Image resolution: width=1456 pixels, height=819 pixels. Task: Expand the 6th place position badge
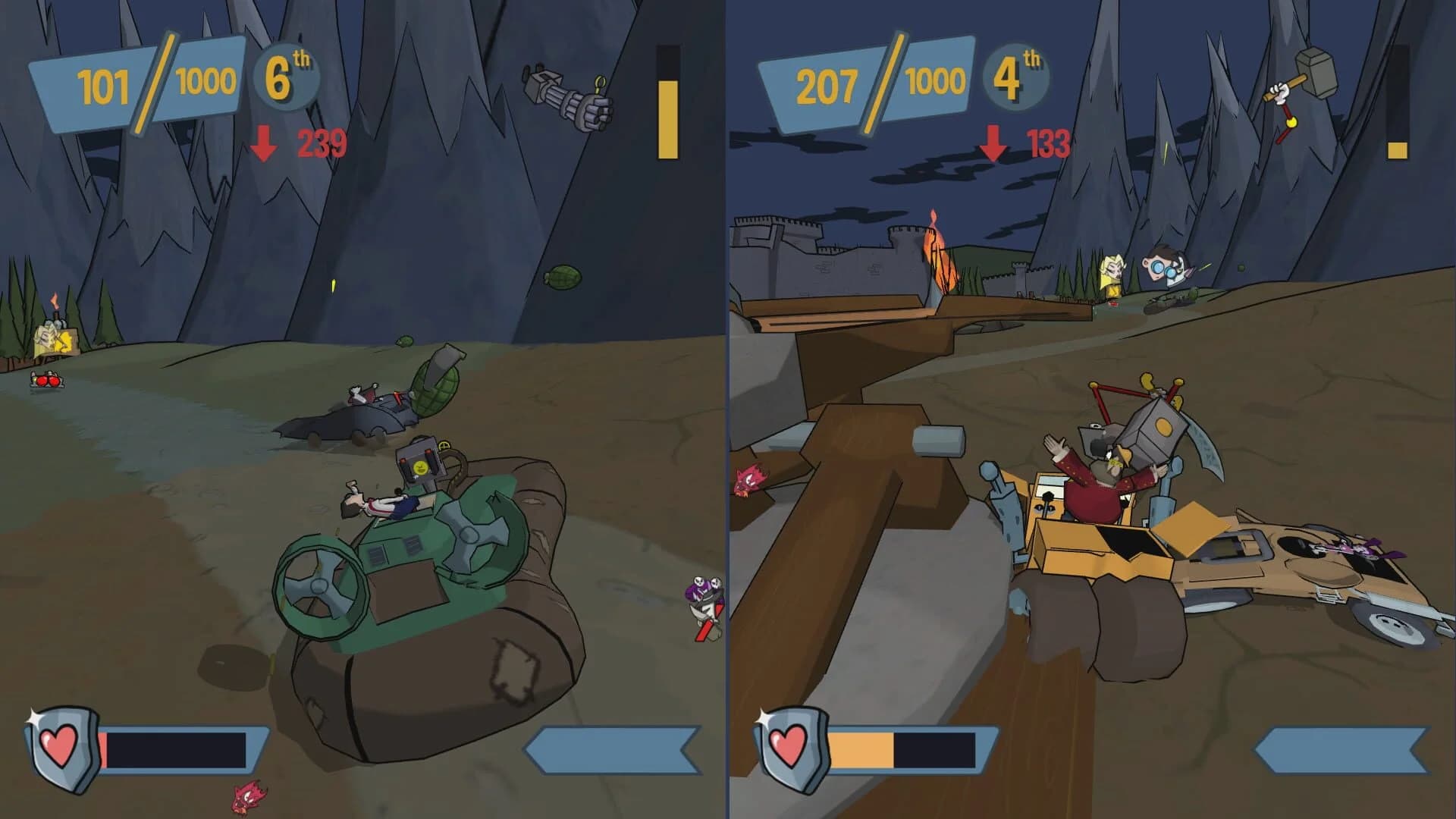287,76
